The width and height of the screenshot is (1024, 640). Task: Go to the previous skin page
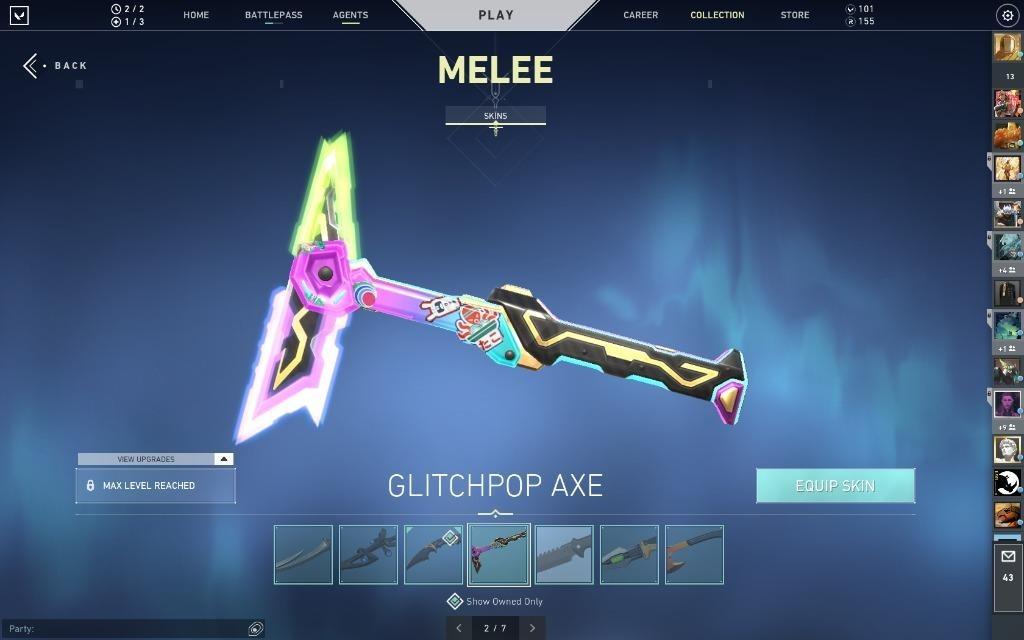point(459,628)
